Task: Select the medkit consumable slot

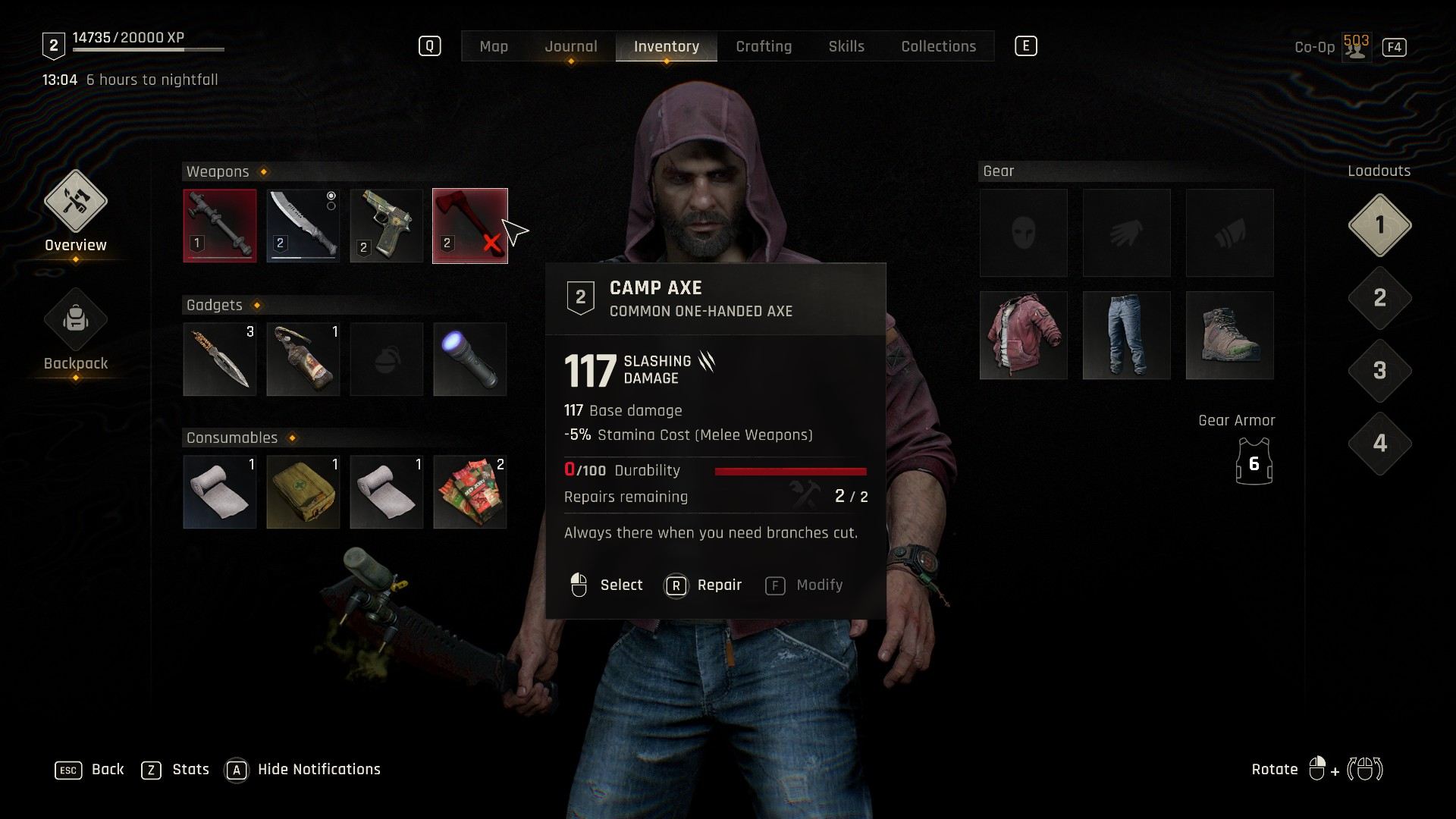Action: coord(303,492)
